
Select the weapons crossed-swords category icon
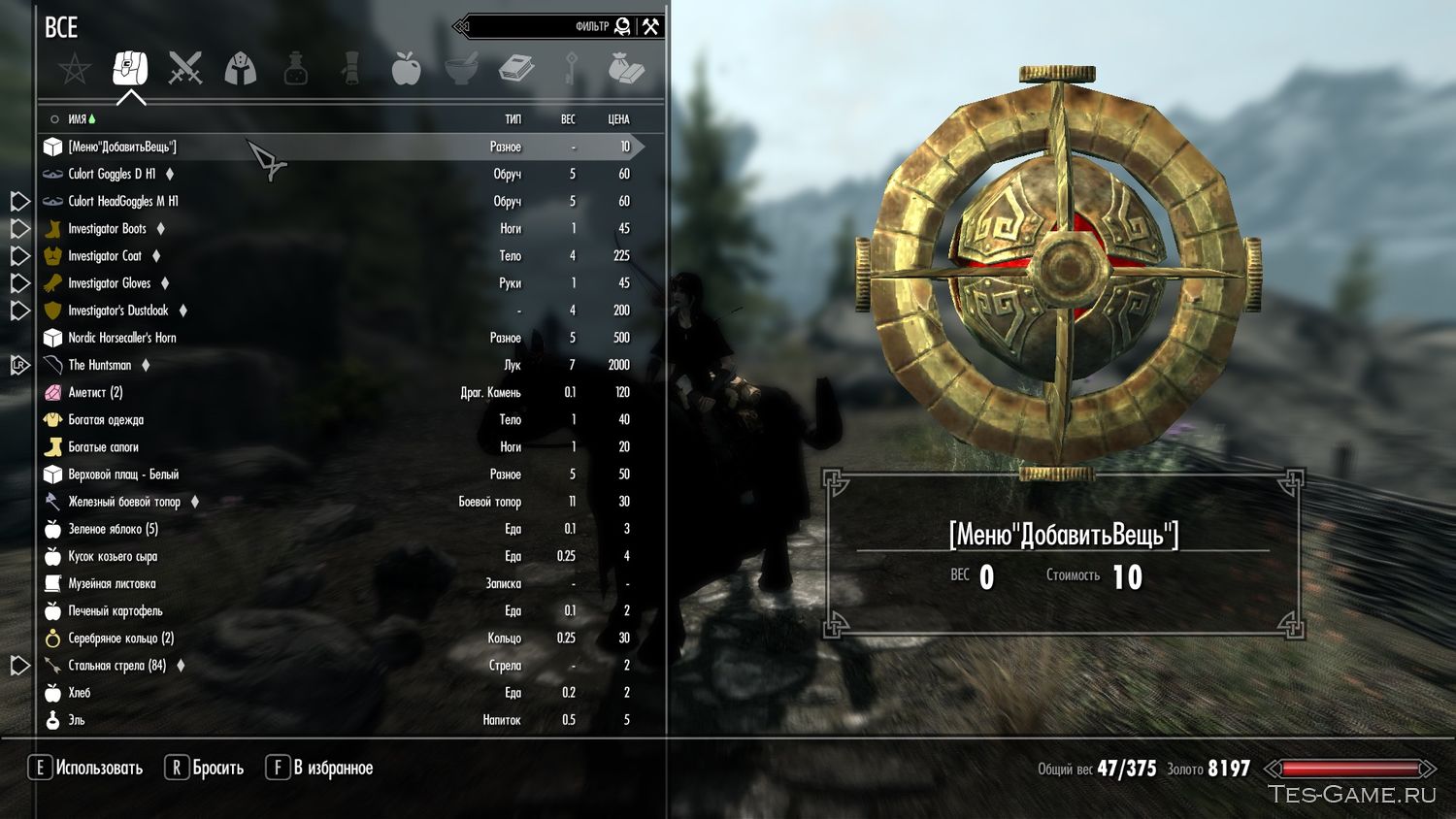click(x=185, y=68)
